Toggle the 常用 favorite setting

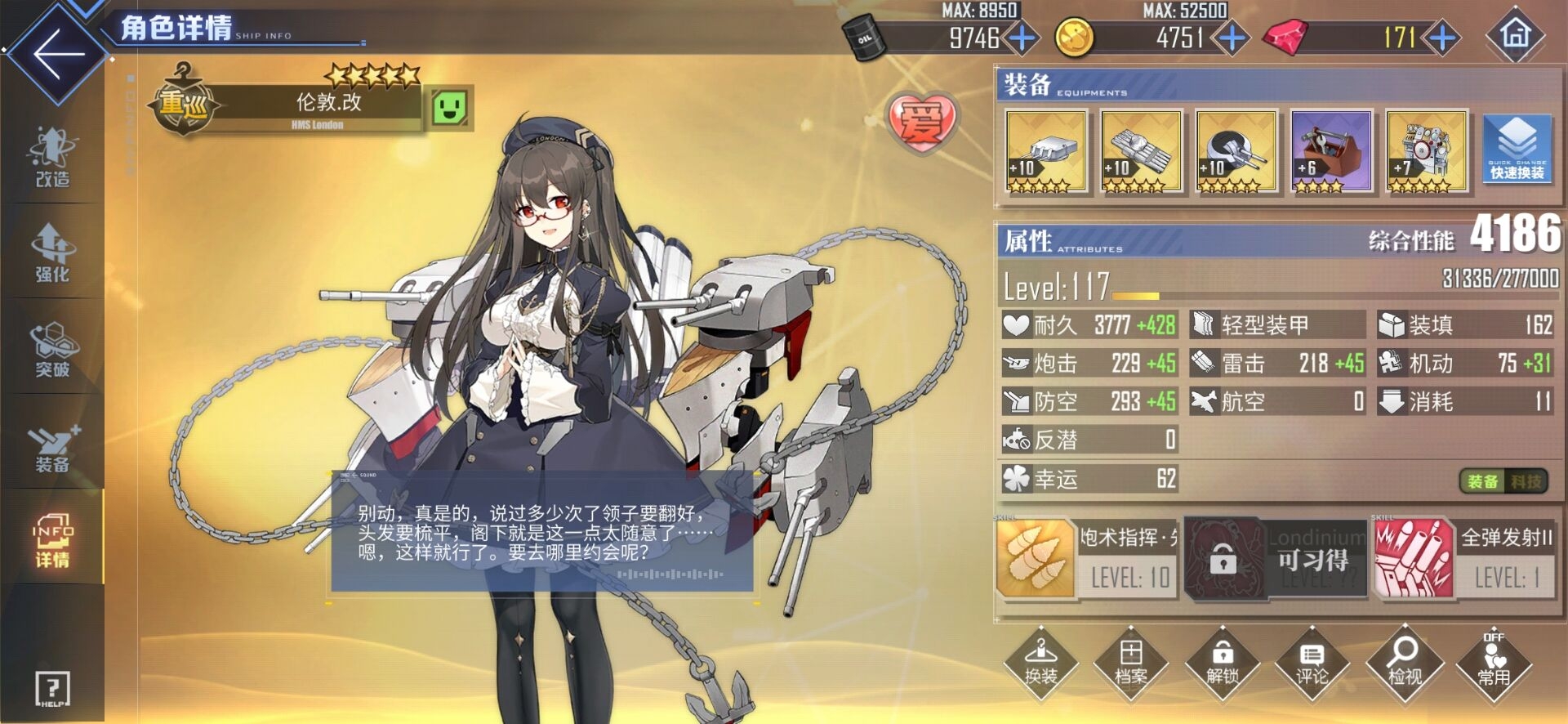point(1494,661)
